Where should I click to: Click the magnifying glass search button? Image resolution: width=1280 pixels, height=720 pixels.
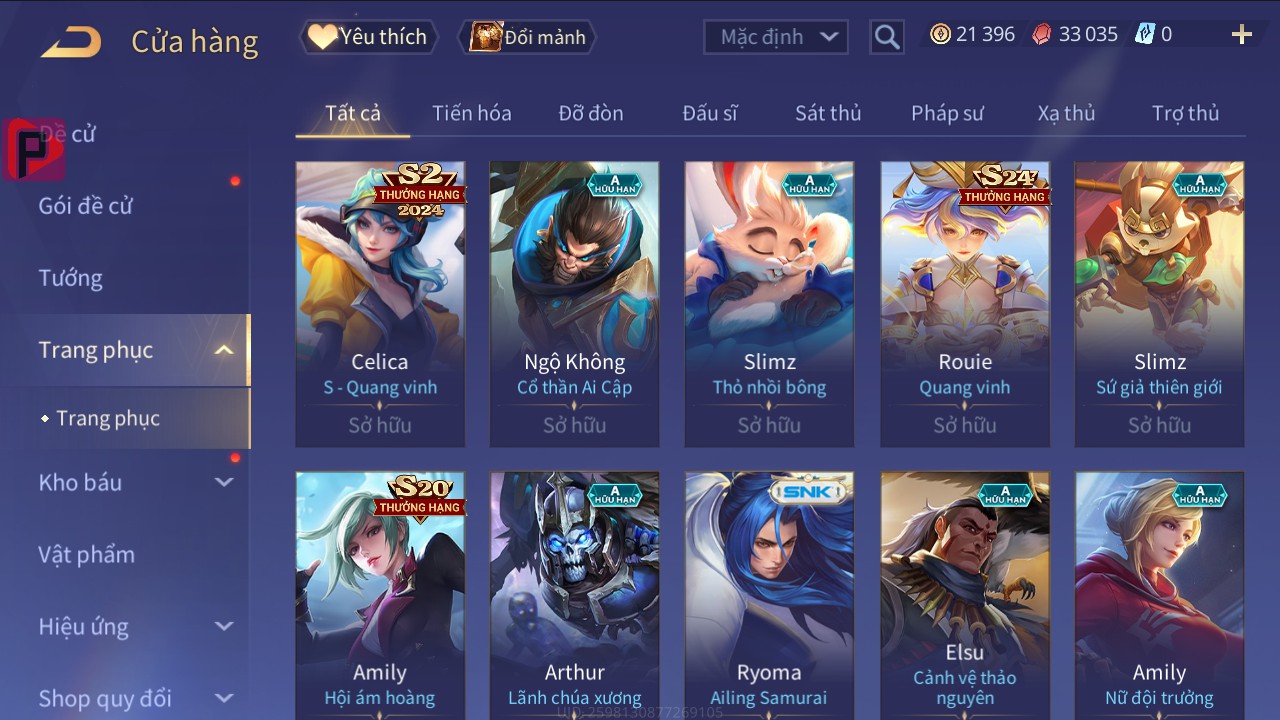[x=886, y=37]
